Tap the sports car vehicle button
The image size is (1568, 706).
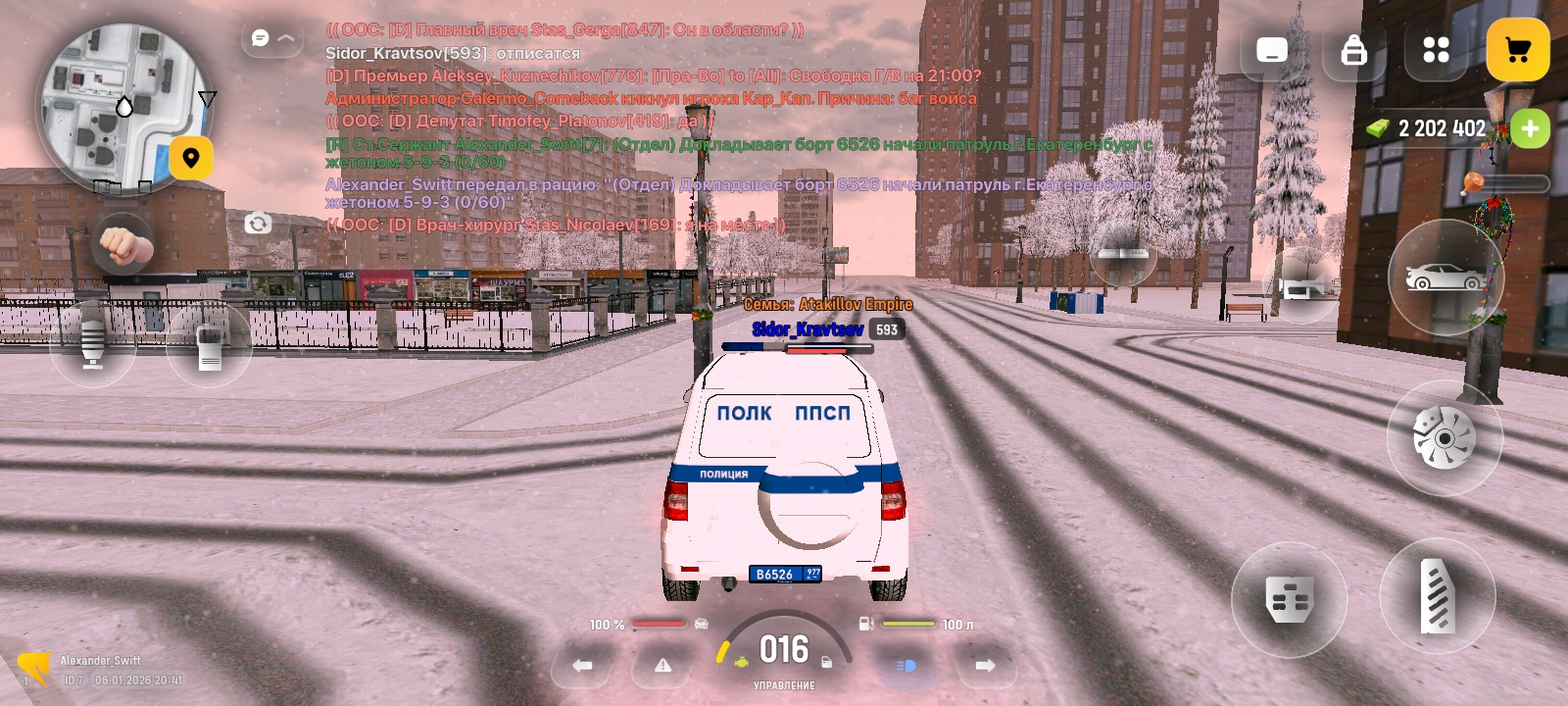tap(1445, 277)
